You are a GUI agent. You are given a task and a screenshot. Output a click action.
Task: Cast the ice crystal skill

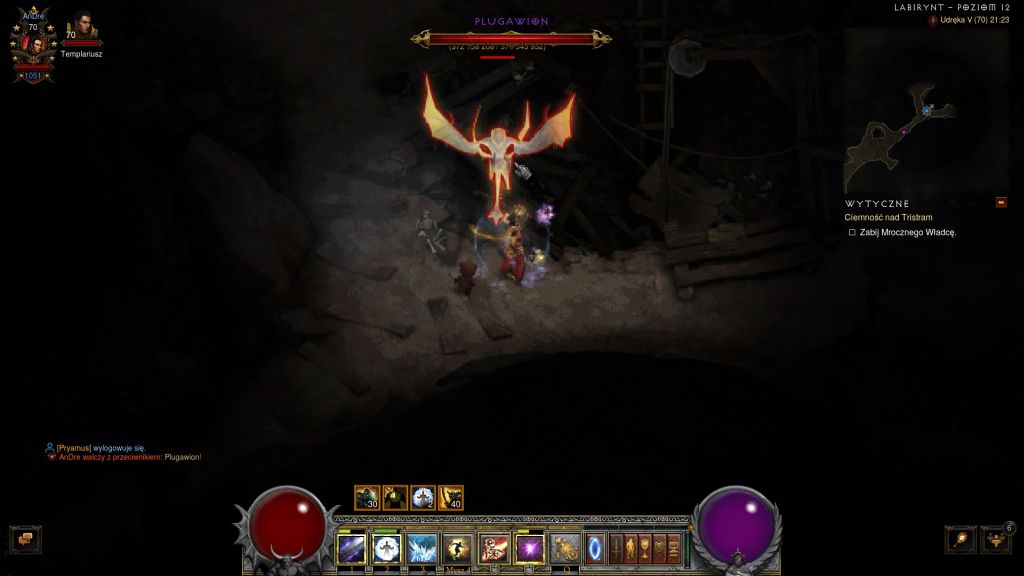(421, 548)
